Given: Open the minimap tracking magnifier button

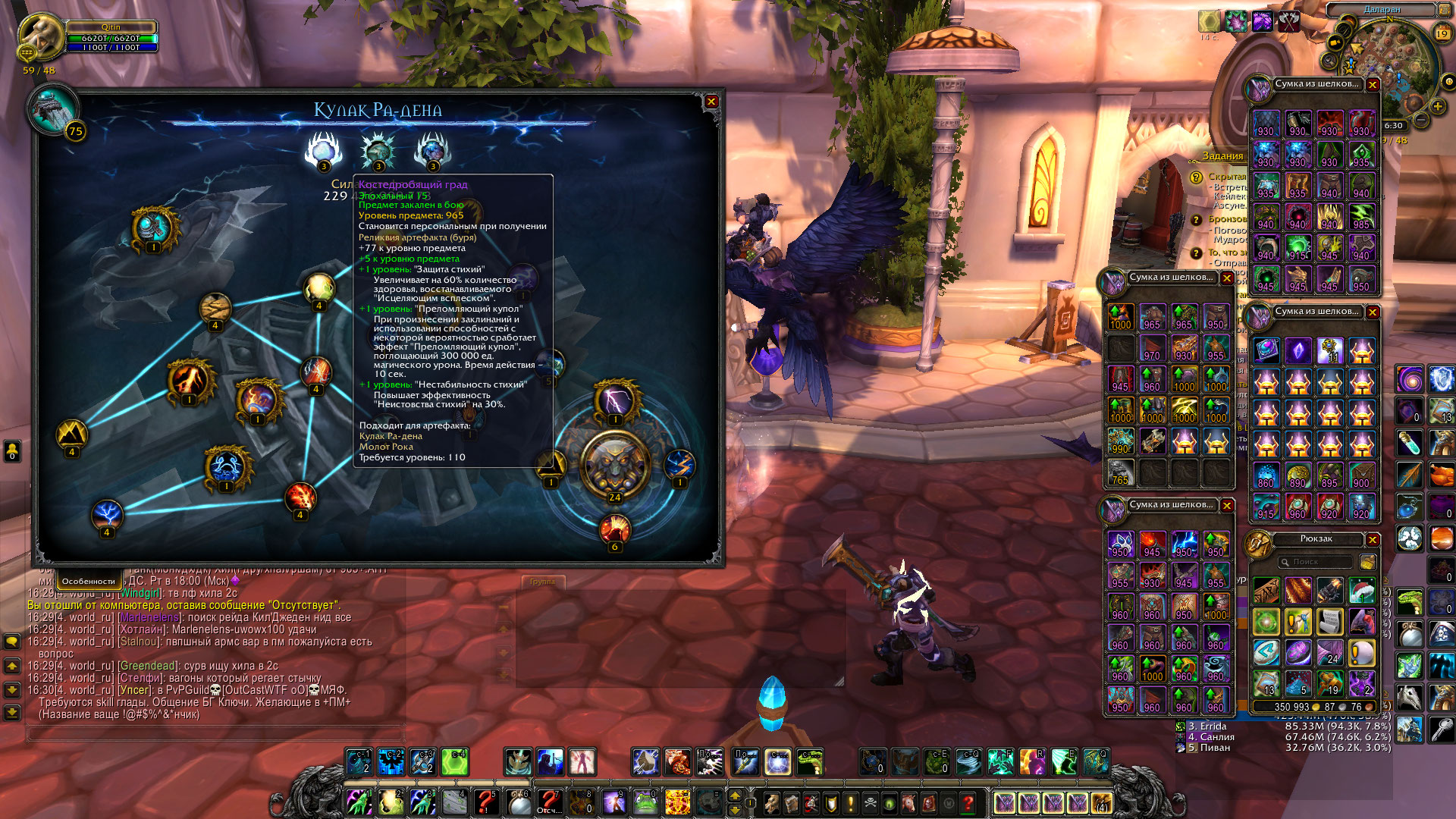Looking at the screenshot, I should coord(1329,61).
